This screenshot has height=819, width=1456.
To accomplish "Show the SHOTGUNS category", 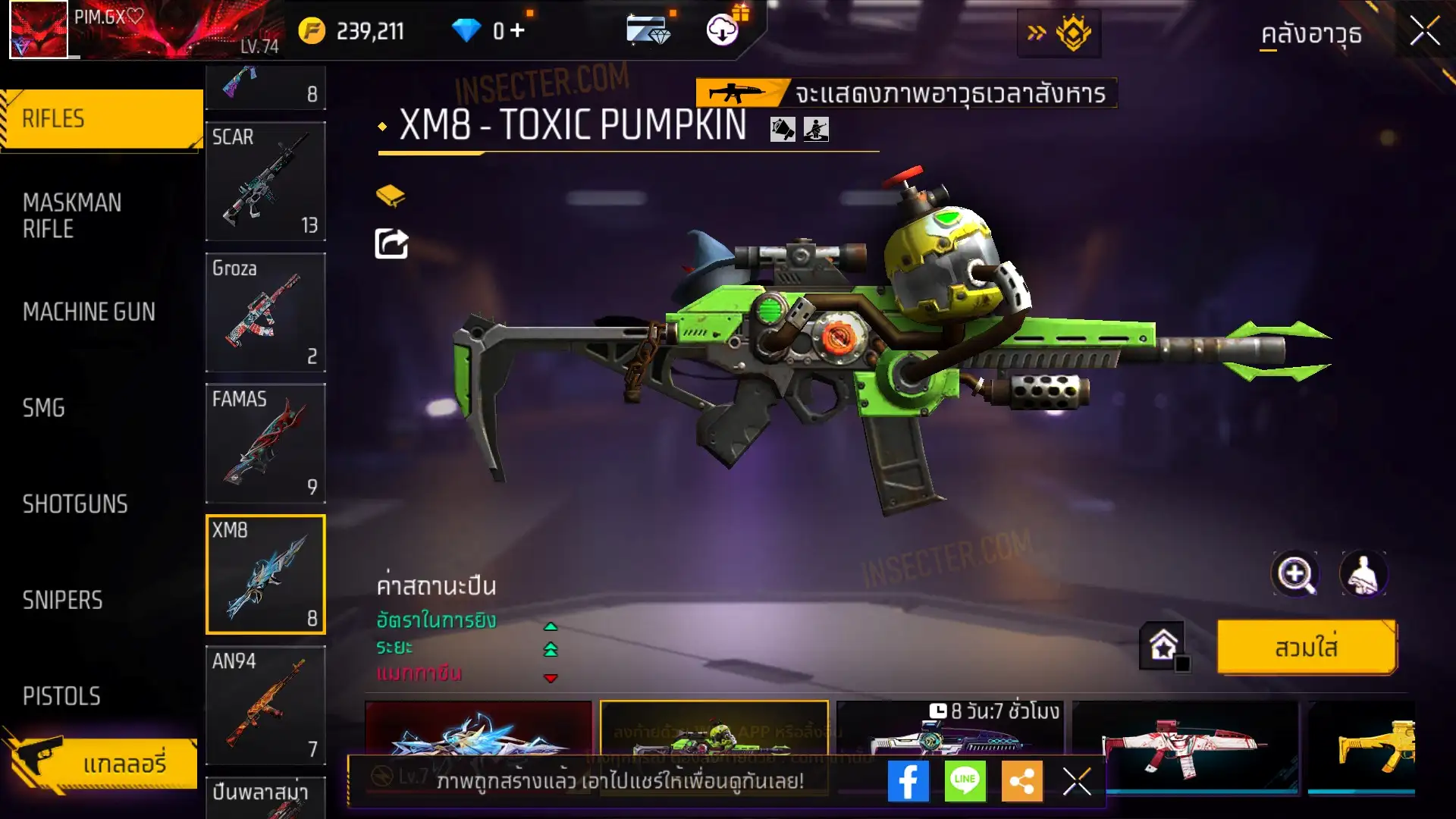I will point(75,504).
